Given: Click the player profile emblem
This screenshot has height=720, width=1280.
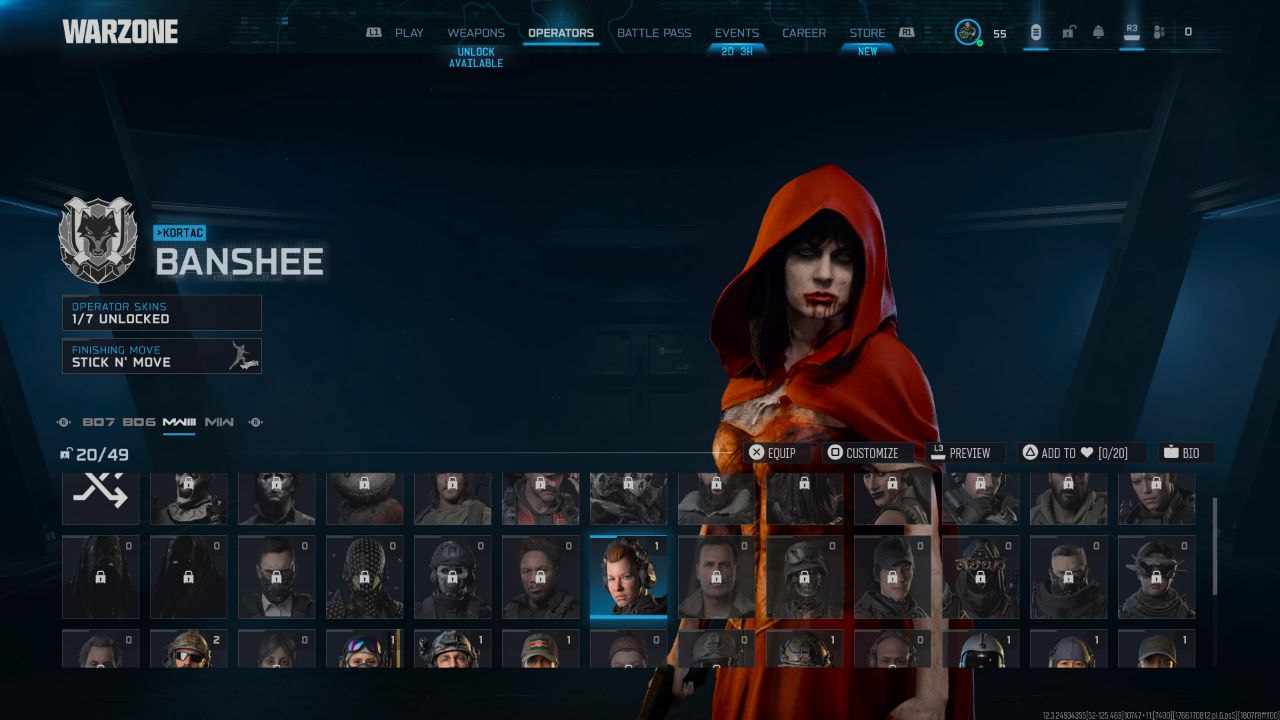Looking at the screenshot, I should (967, 32).
